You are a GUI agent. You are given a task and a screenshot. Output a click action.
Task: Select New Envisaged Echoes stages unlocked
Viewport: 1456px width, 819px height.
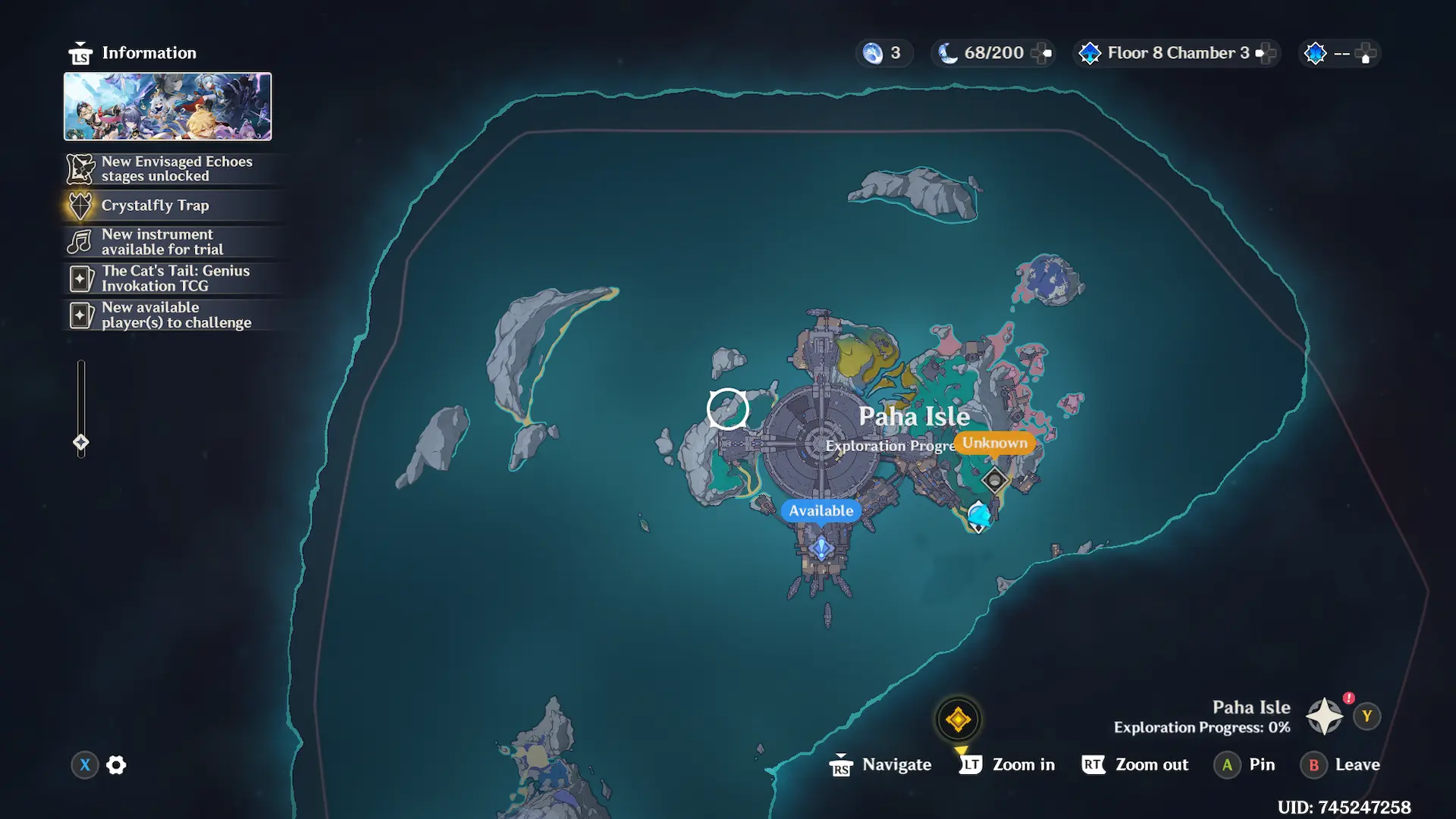[x=176, y=168]
